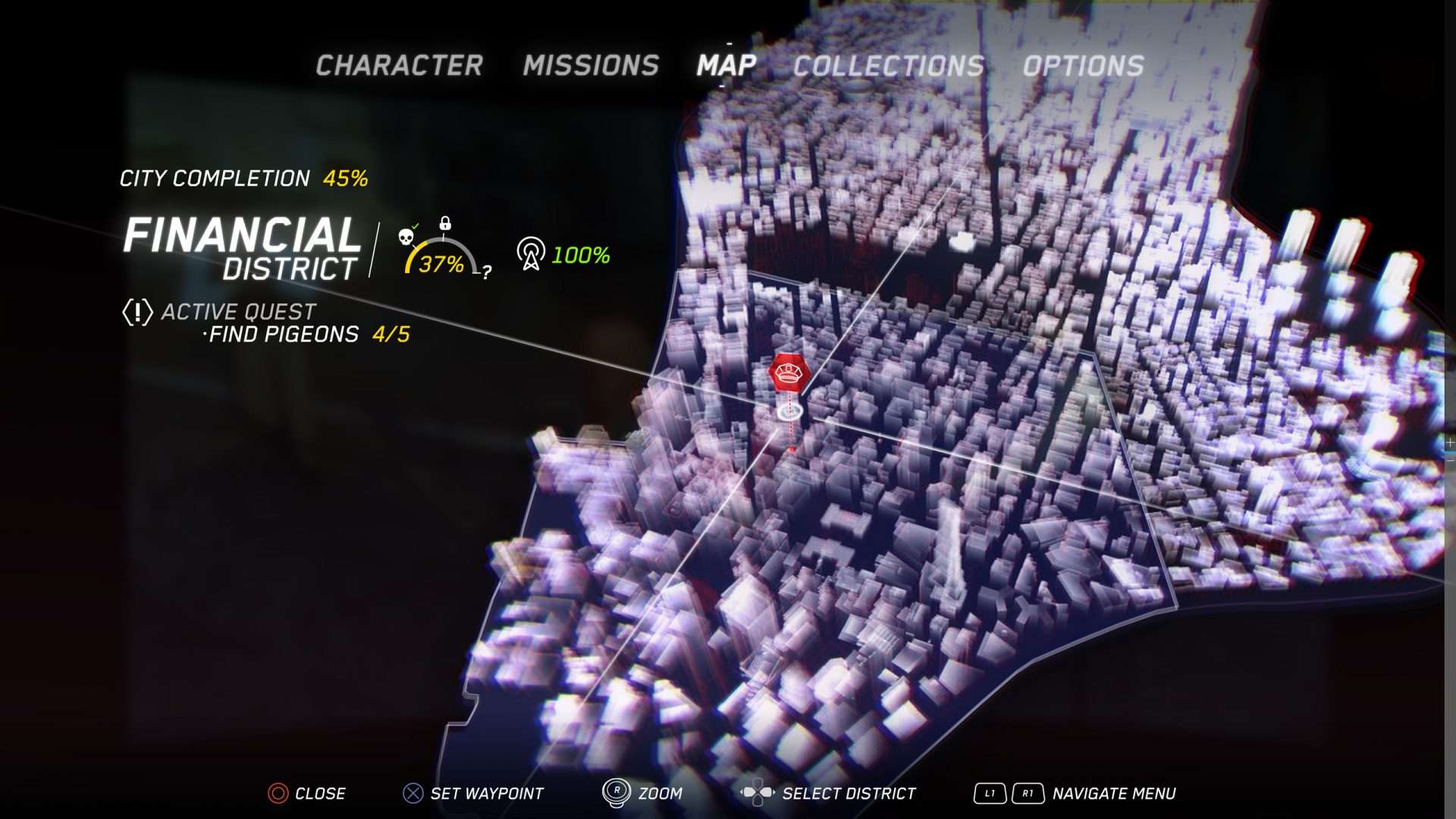
Task: Switch to the Character tab
Action: pyautogui.click(x=399, y=66)
